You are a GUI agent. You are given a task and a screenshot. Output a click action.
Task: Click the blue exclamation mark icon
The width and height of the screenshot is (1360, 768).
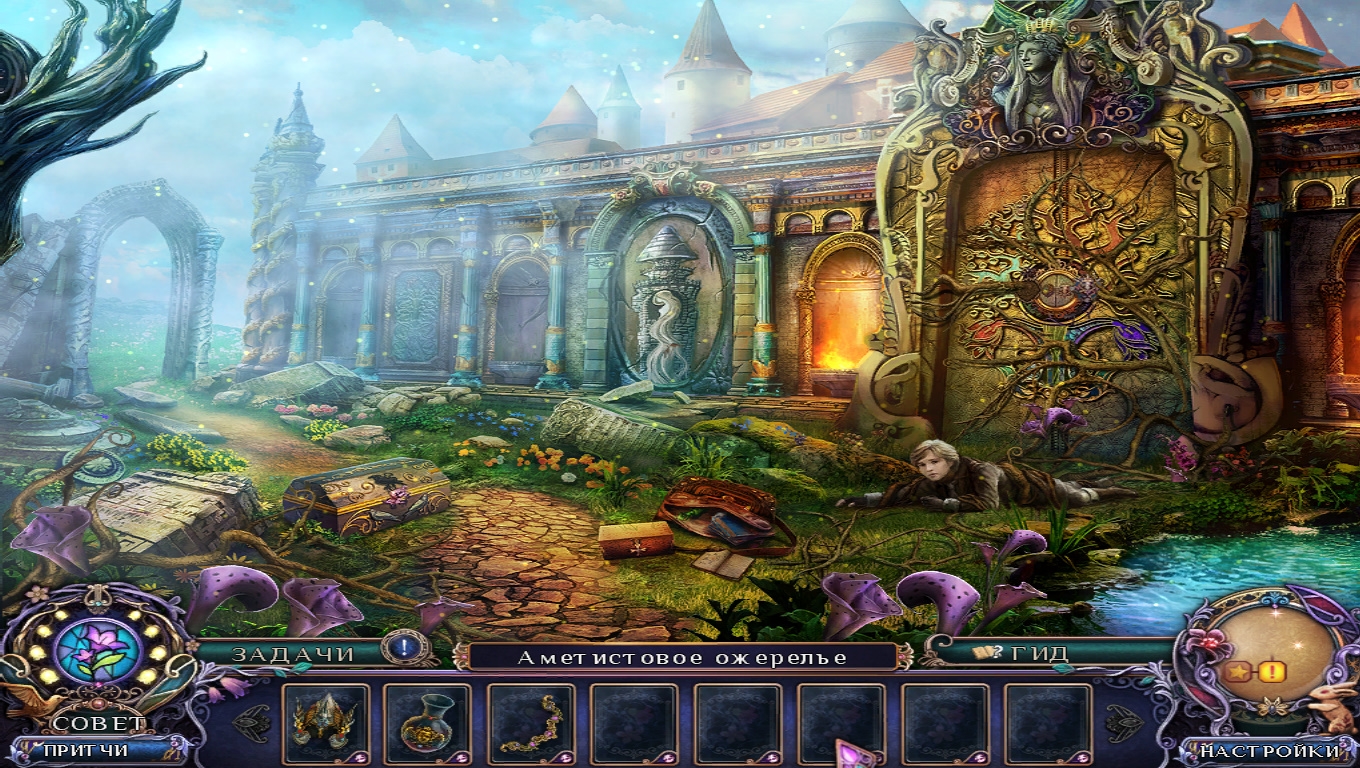(x=404, y=648)
